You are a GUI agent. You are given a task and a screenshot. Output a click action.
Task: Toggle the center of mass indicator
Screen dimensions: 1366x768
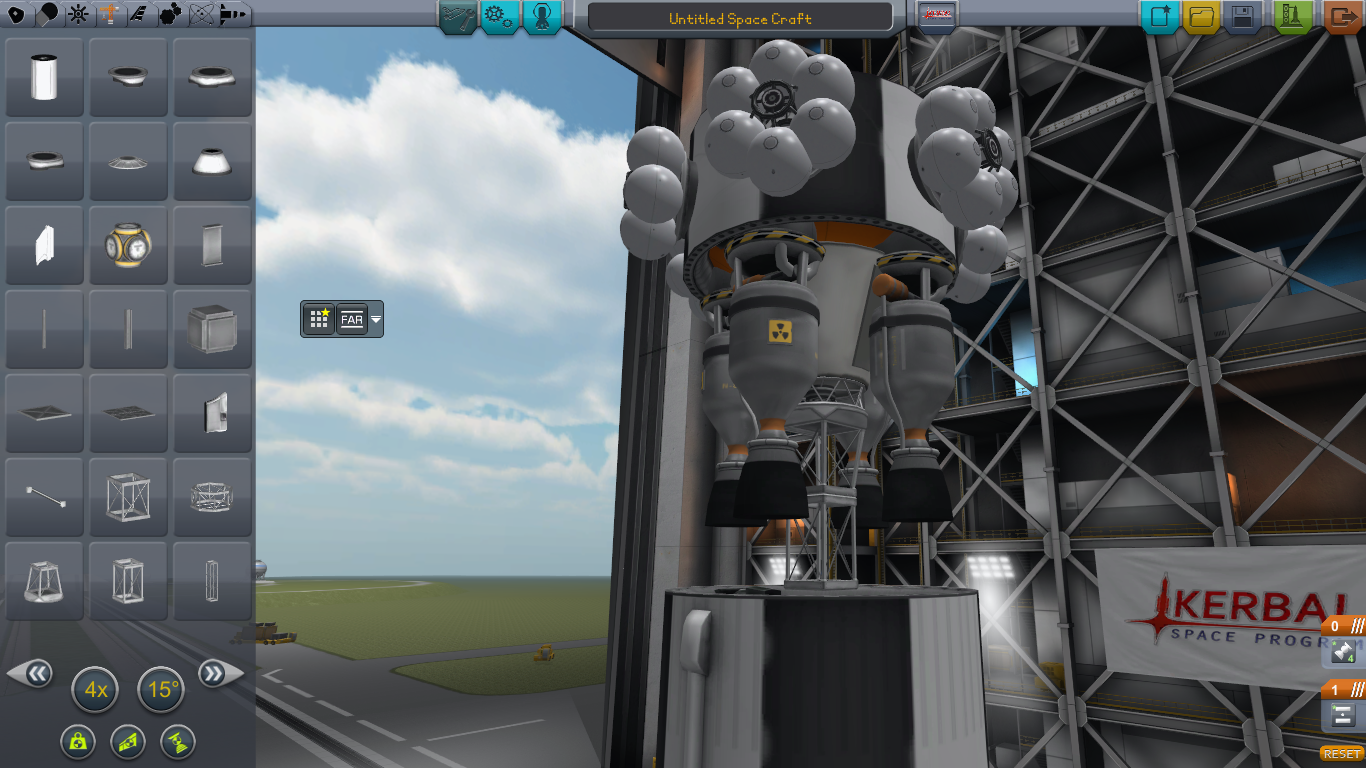76,742
